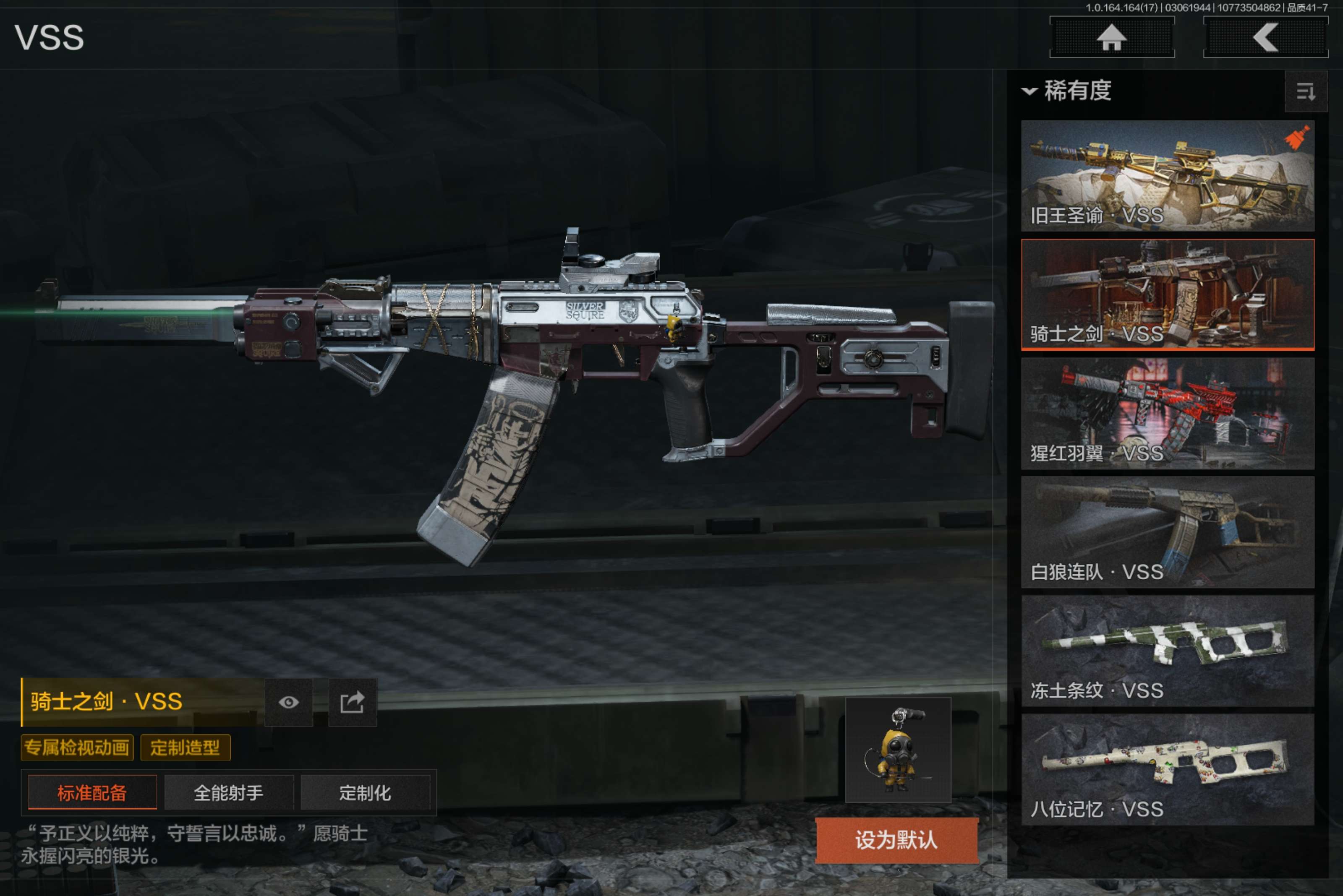Select the 八位记忆 · VSS skin
1343x896 pixels.
(1167, 769)
